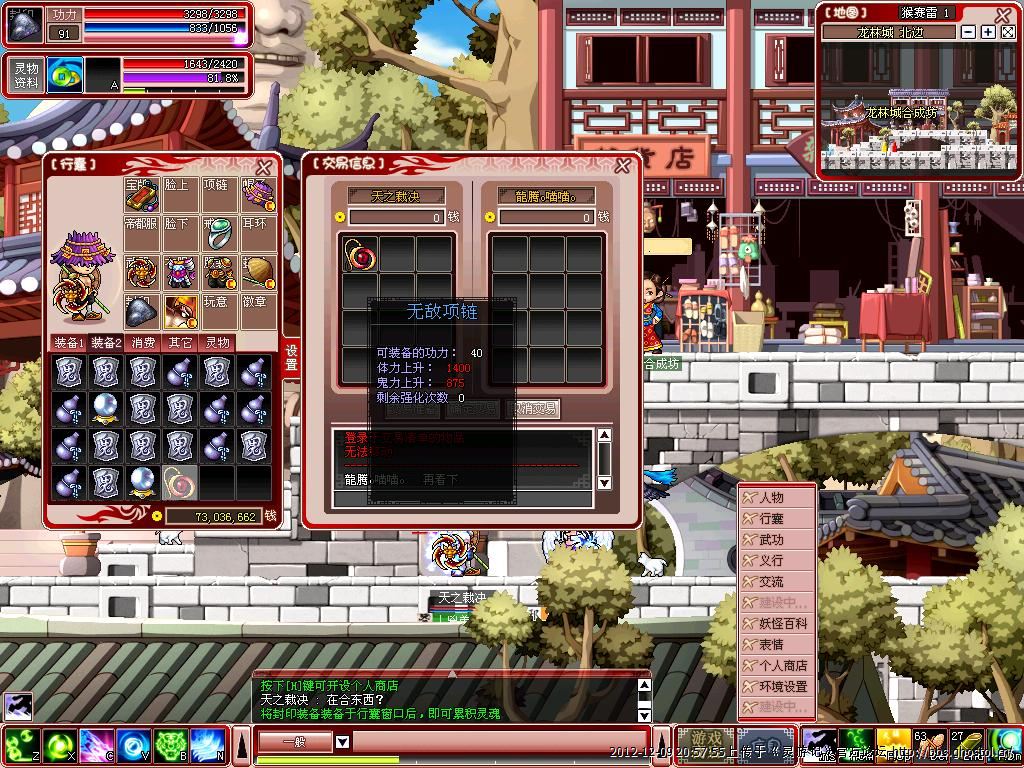1024x768 pixels.
Task: Activate the blue swirl skill on the hotbar
Action: (133, 745)
